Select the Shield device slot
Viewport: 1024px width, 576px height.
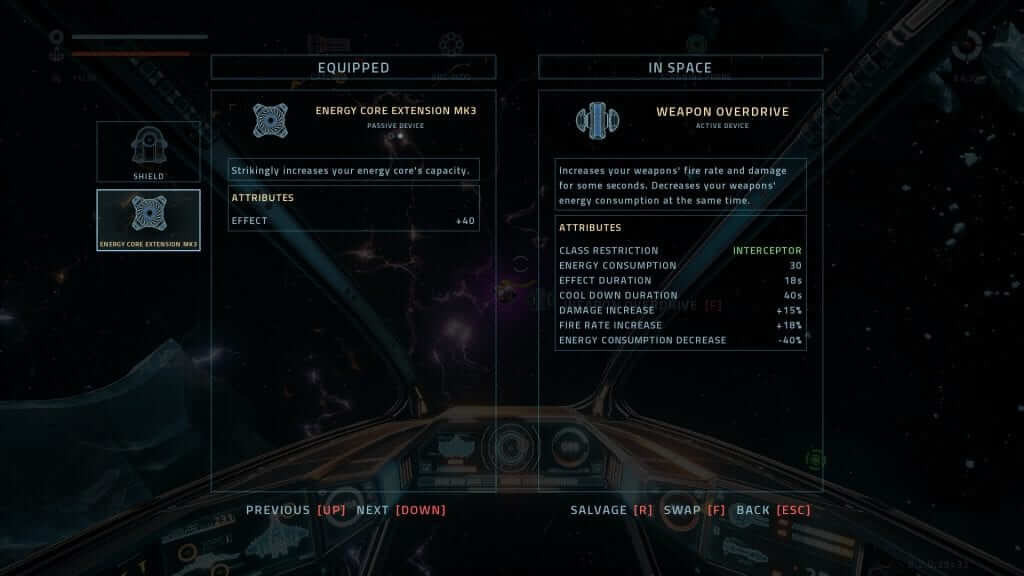(x=148, y=152)
